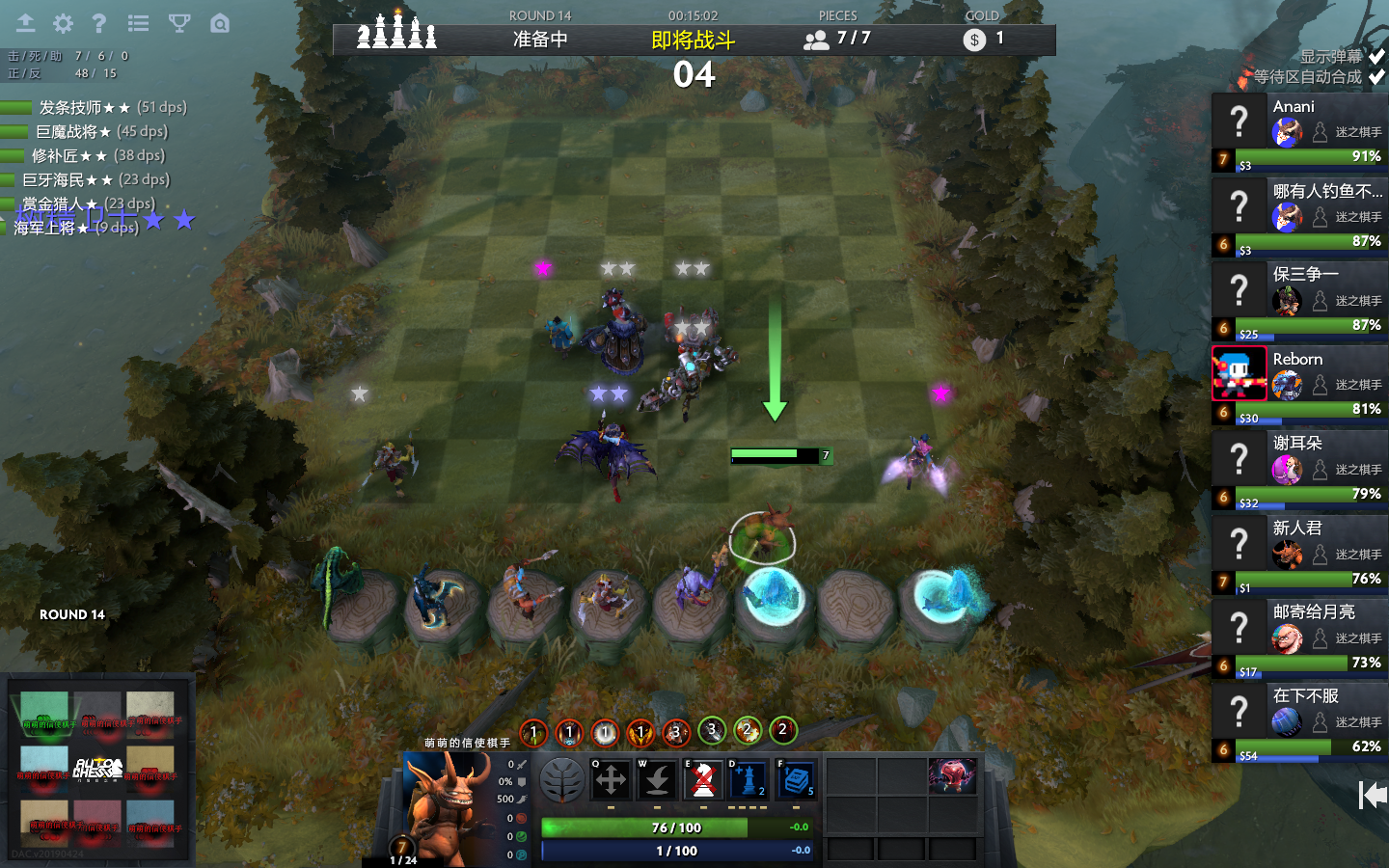
Task: Click the upload arrow icon
Action: click(x=25, y=23)
